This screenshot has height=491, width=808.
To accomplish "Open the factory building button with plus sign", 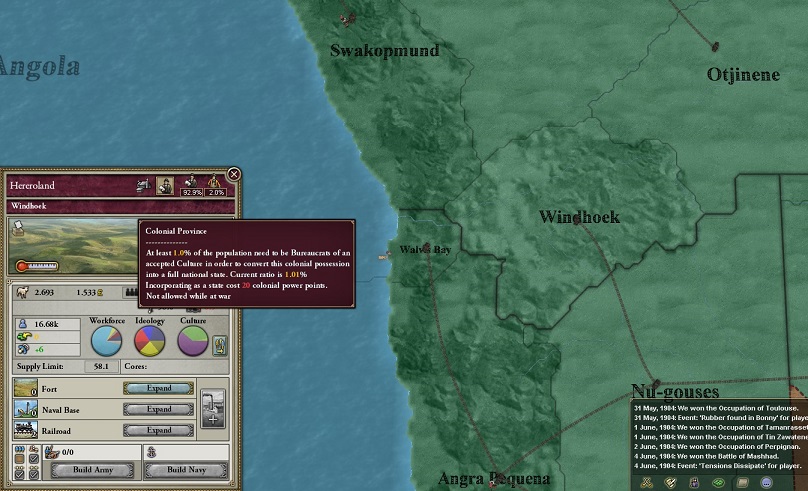I will pos(213,408).
